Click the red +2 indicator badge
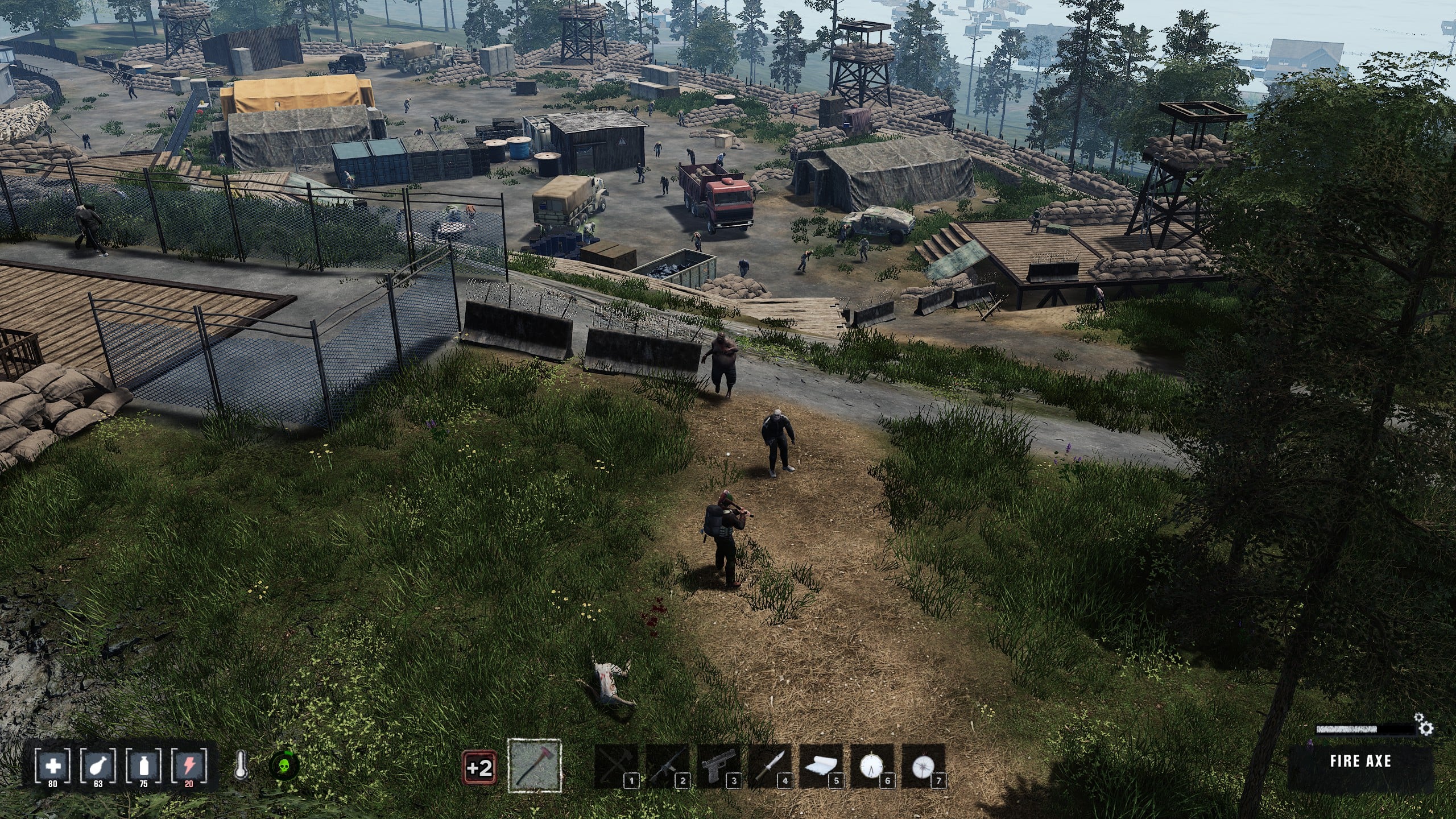Viewport: 1456px width, 819px height. 479,768
